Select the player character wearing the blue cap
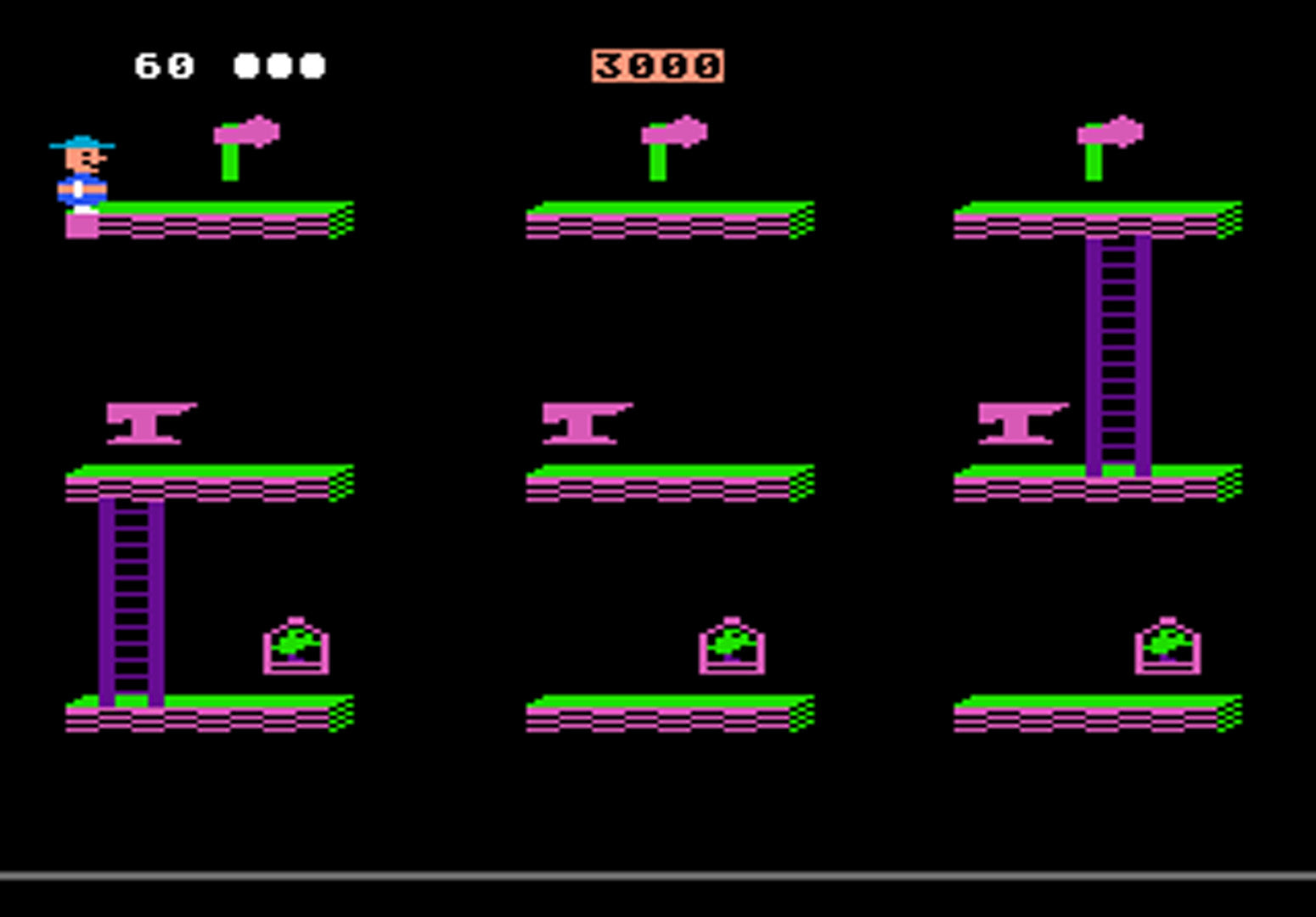1316x917 pixels. (x=81, y=170)
